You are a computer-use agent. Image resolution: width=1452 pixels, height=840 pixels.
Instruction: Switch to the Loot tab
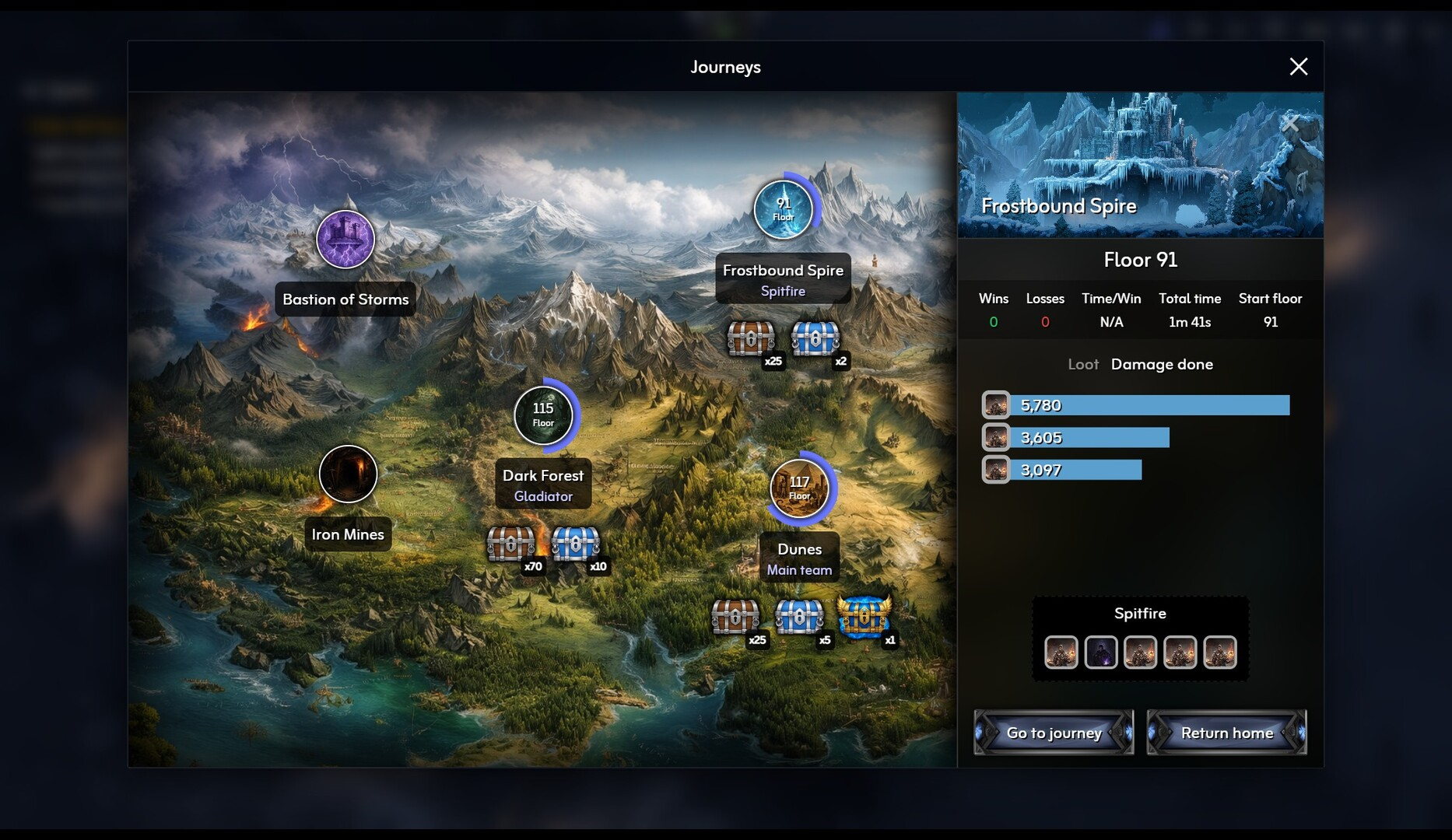tap(1082, 364)
